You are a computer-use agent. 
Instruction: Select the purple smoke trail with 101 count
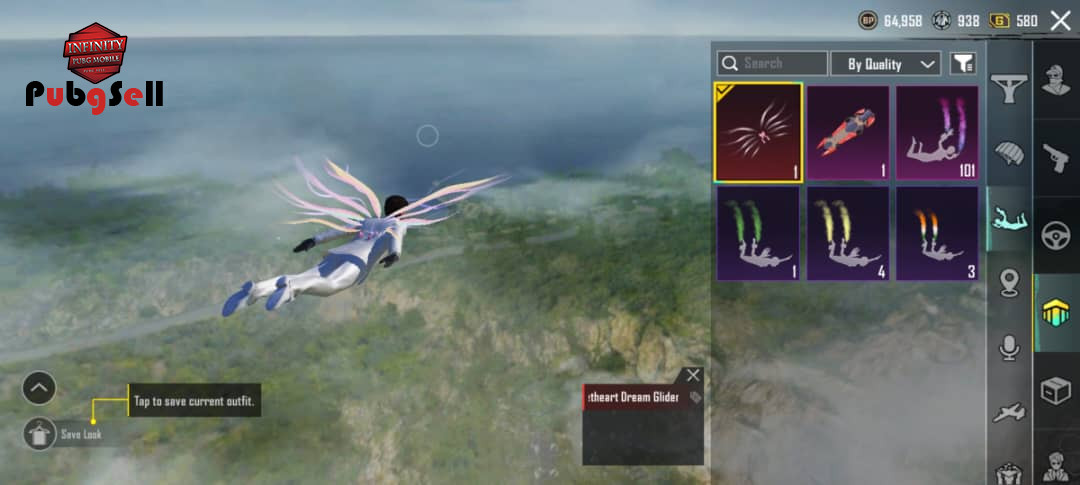[x=937, y=133]
